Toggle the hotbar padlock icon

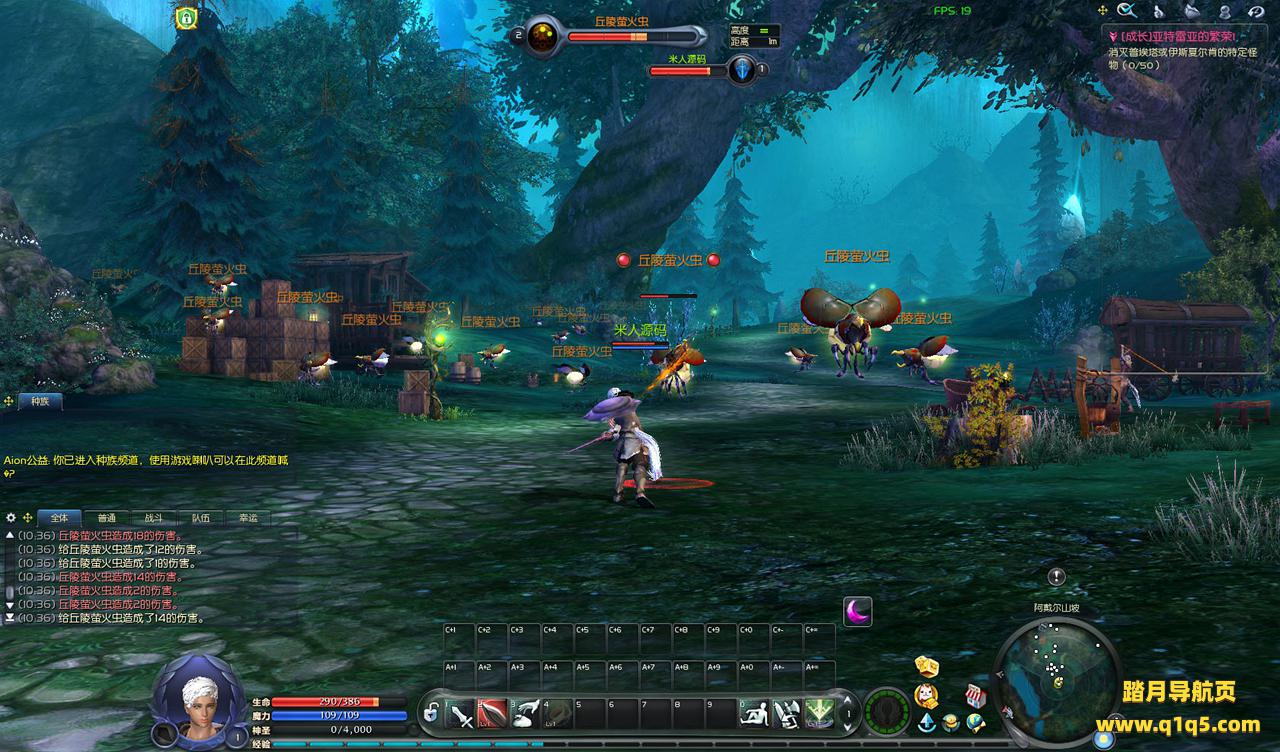pos(431,714)
